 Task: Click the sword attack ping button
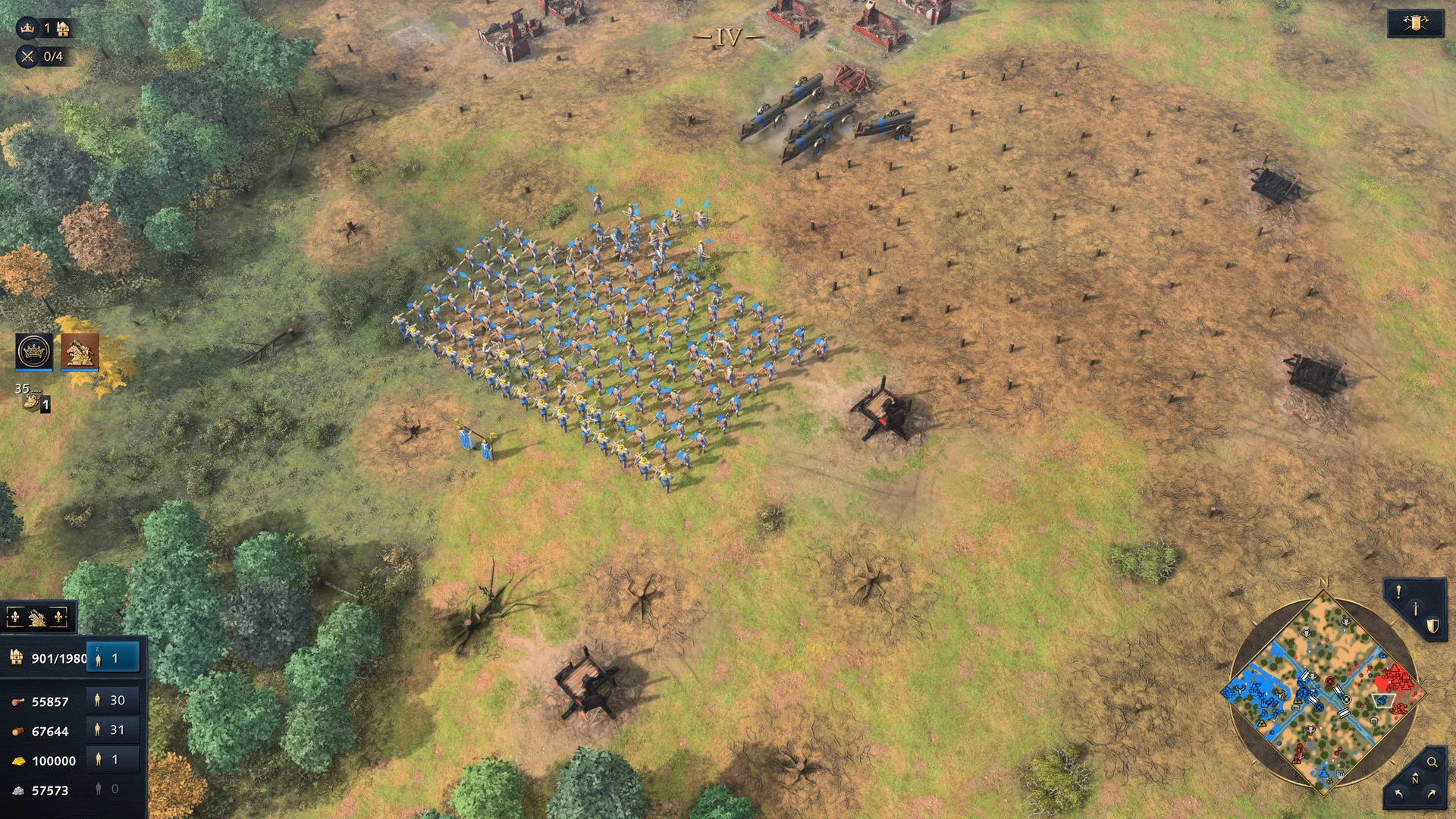coord(1415,609)
